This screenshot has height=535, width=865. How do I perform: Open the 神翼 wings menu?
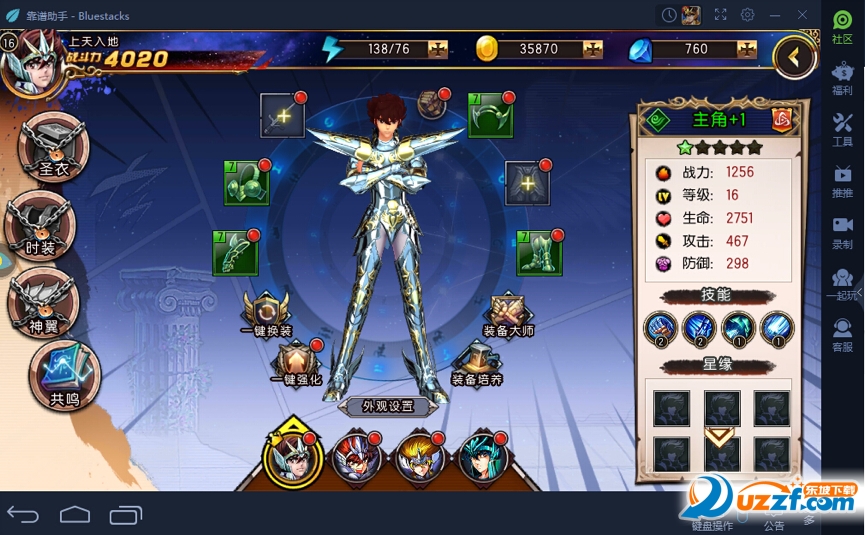click(x=43, y=302)
